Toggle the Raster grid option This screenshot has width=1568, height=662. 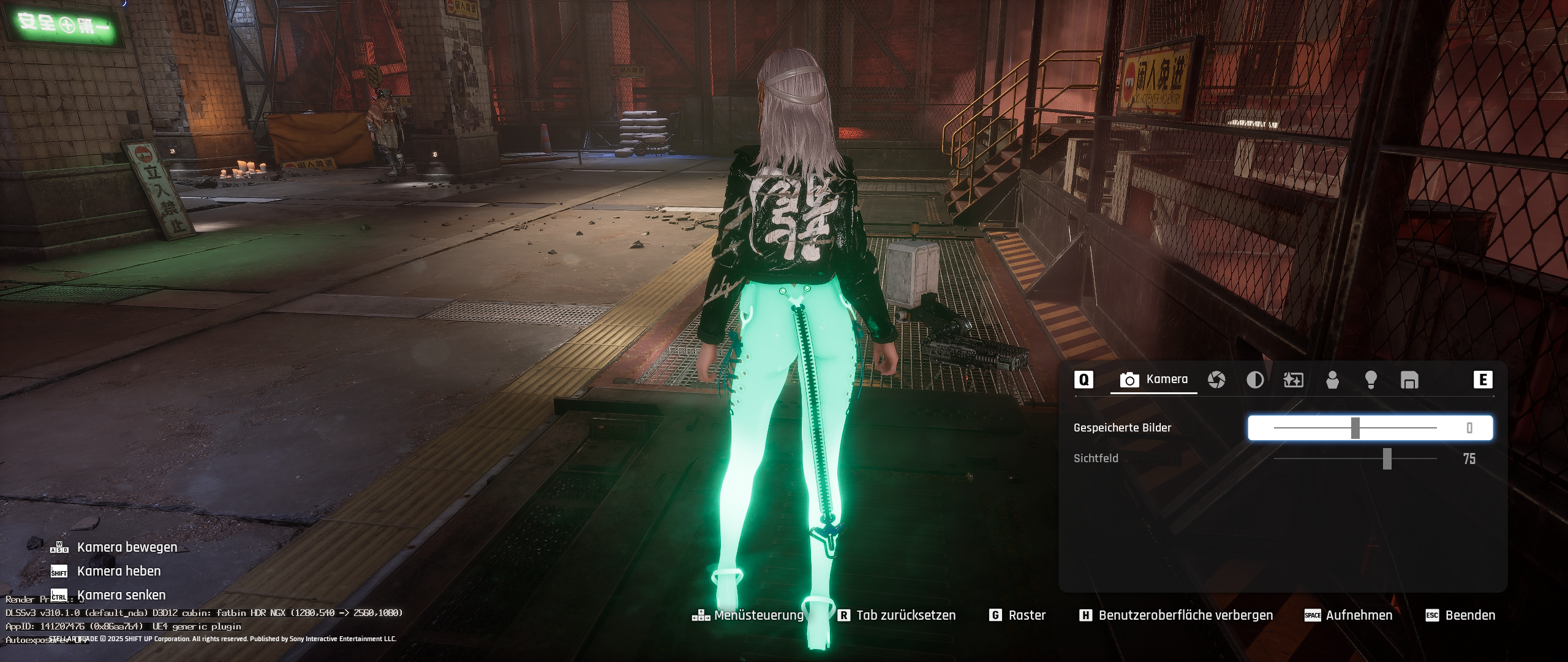pyautogui.click(x=1018, y=615)
